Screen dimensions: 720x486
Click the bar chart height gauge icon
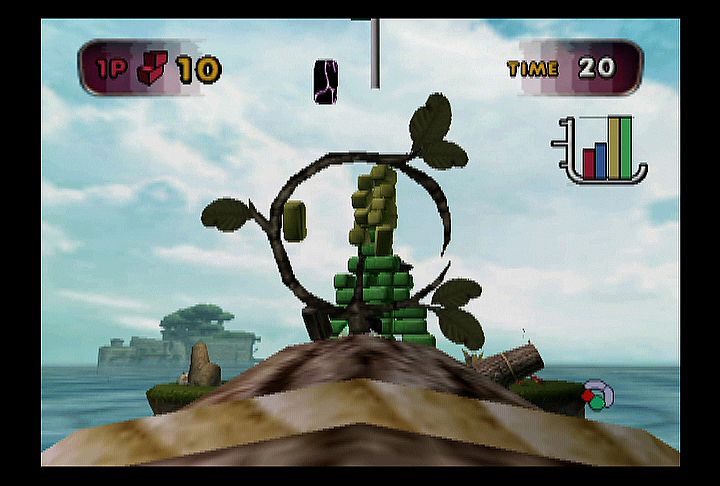[x=601, y=150]
